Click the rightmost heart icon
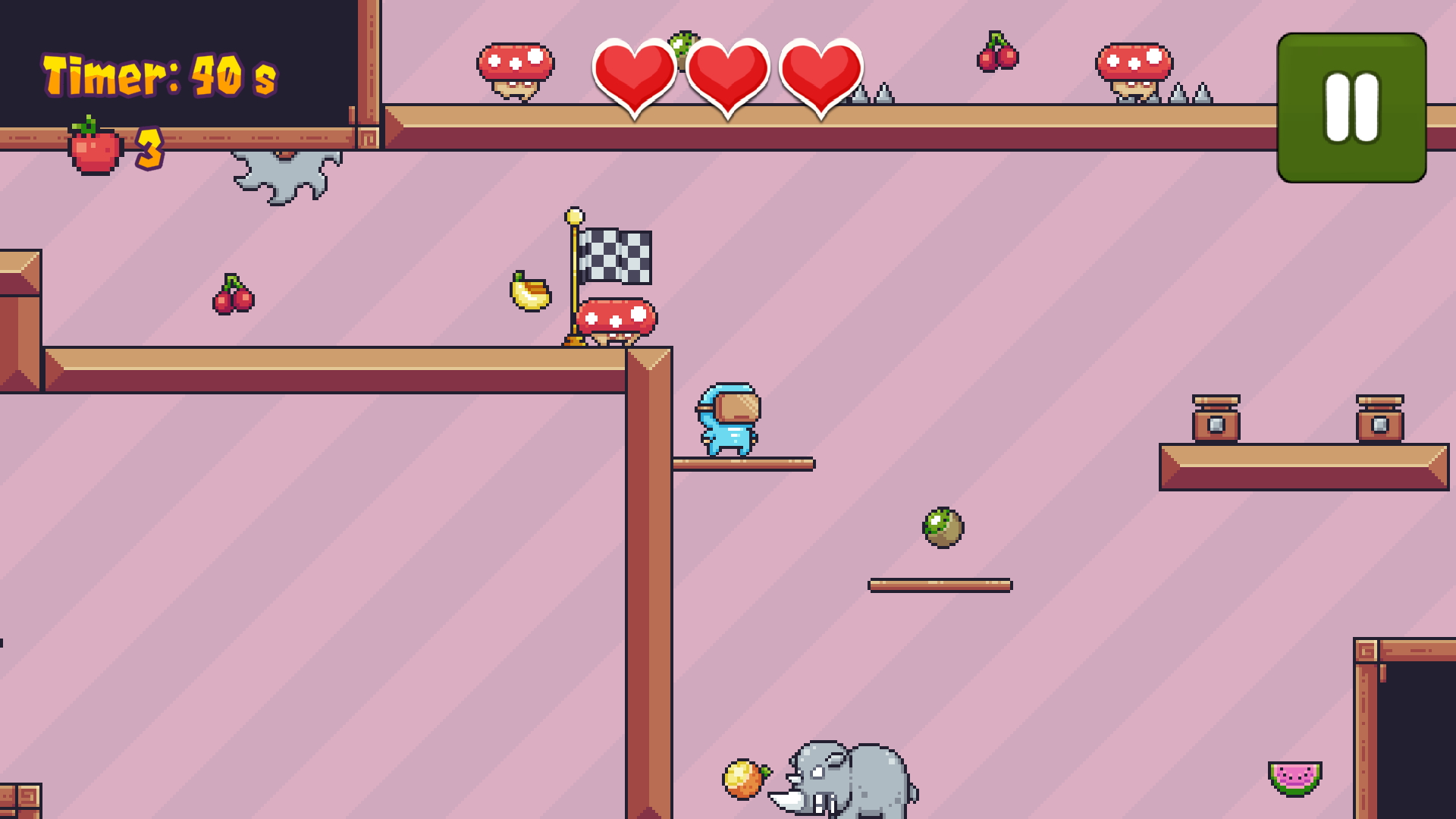This screenshot has height=819, width=1456. coord(821,76)
